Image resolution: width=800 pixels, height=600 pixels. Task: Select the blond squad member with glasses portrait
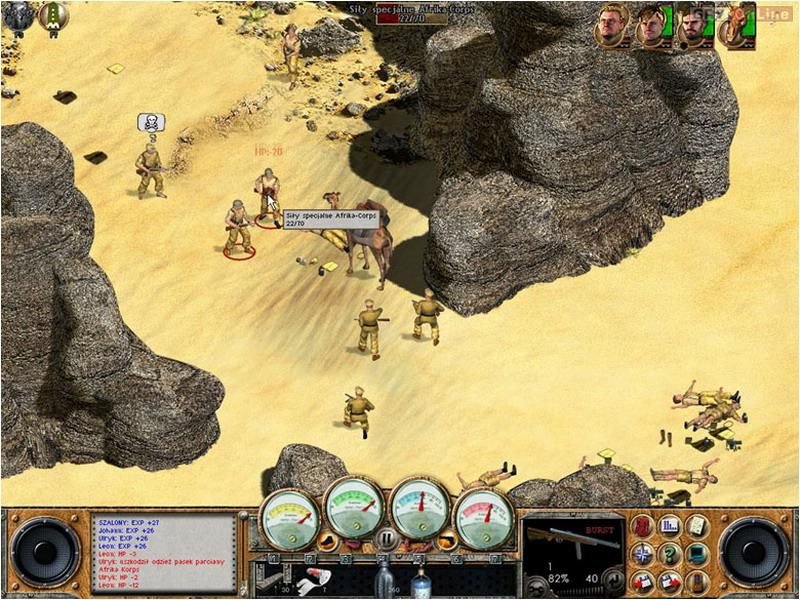point(611,26)
